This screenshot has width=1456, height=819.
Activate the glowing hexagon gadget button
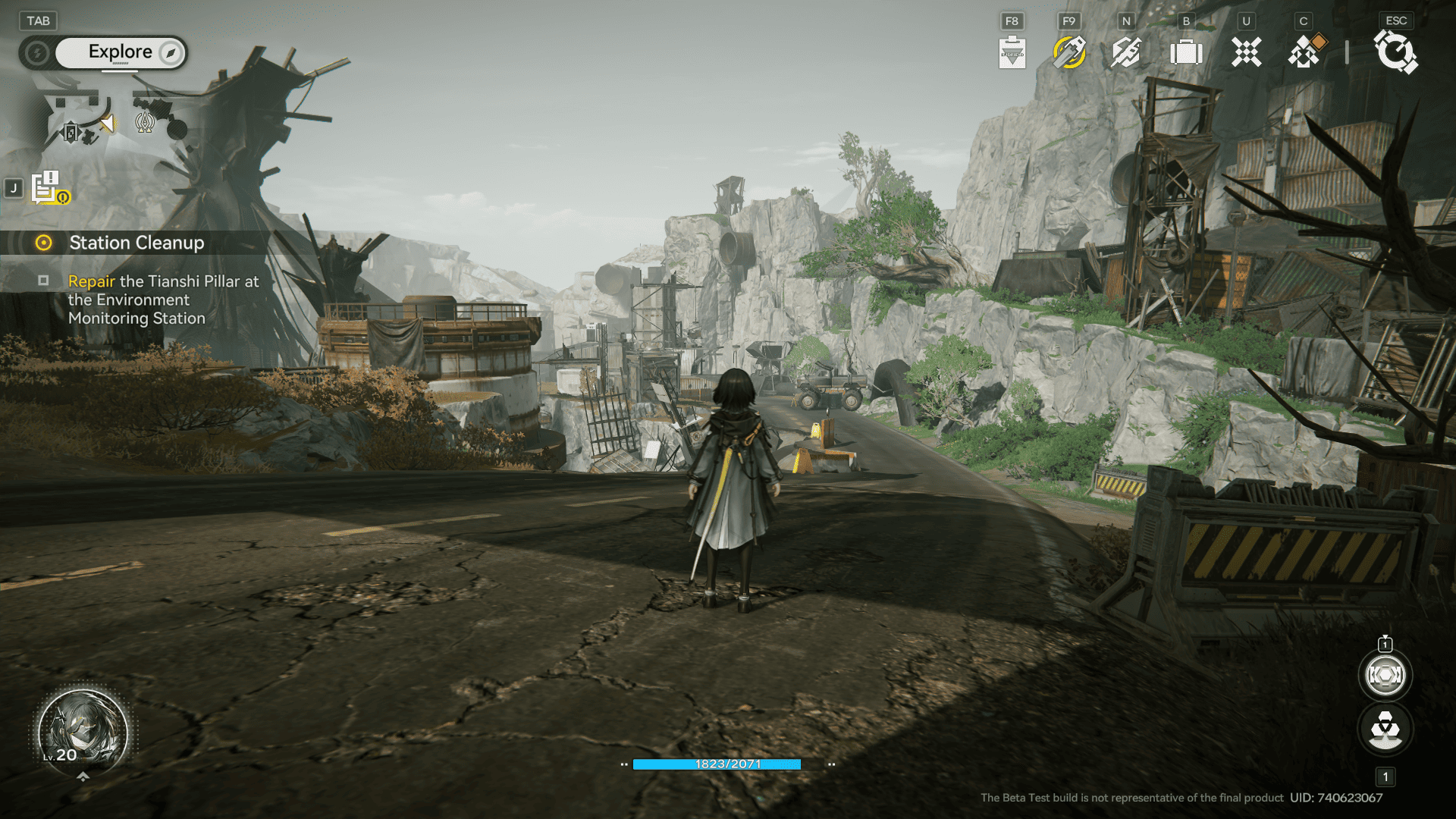pyautogui.click(x=1385, y=675)
